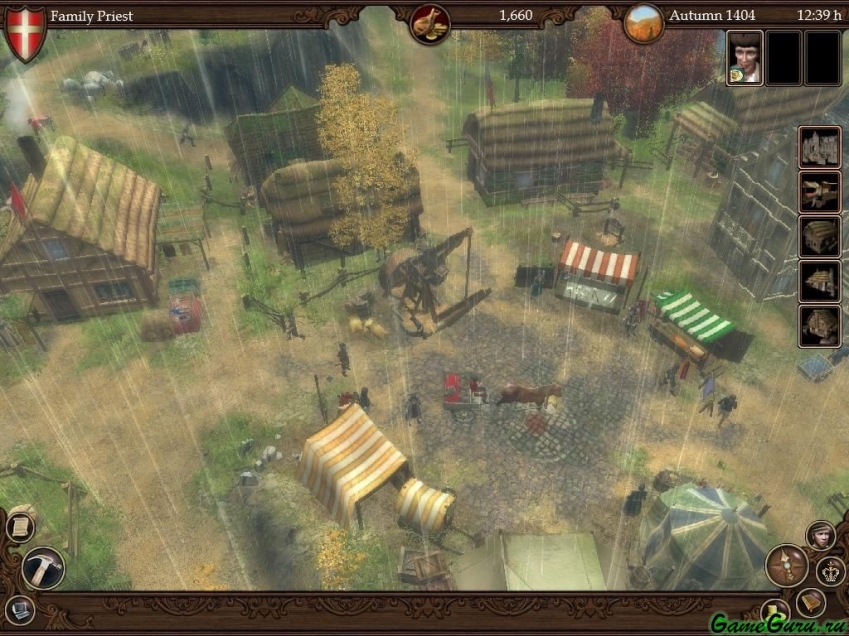Select the large stone building icon
The height and width of the screenshot is (636, 849).
click(x=819, y=146)
